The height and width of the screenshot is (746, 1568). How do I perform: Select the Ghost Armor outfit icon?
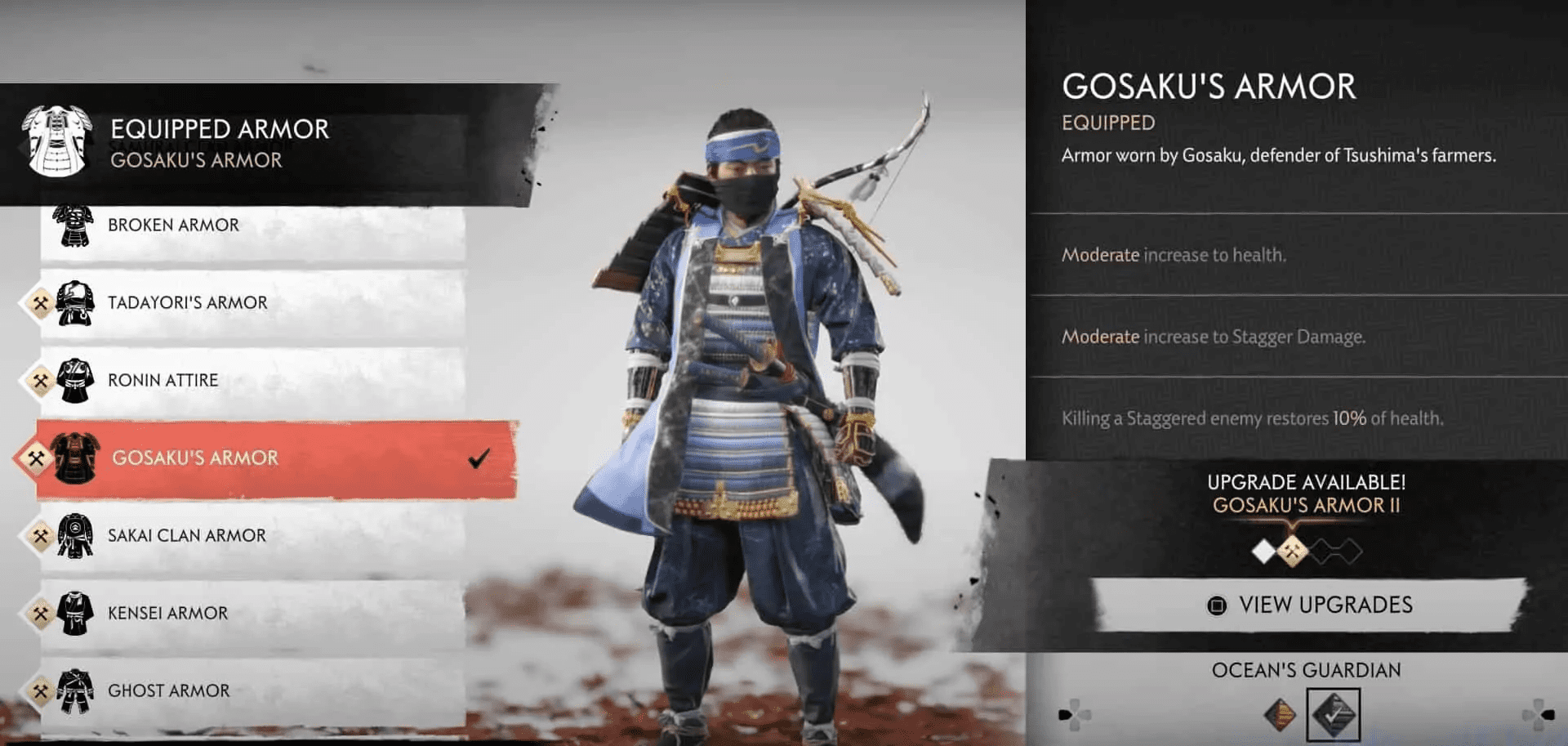[x=73, y=690]
